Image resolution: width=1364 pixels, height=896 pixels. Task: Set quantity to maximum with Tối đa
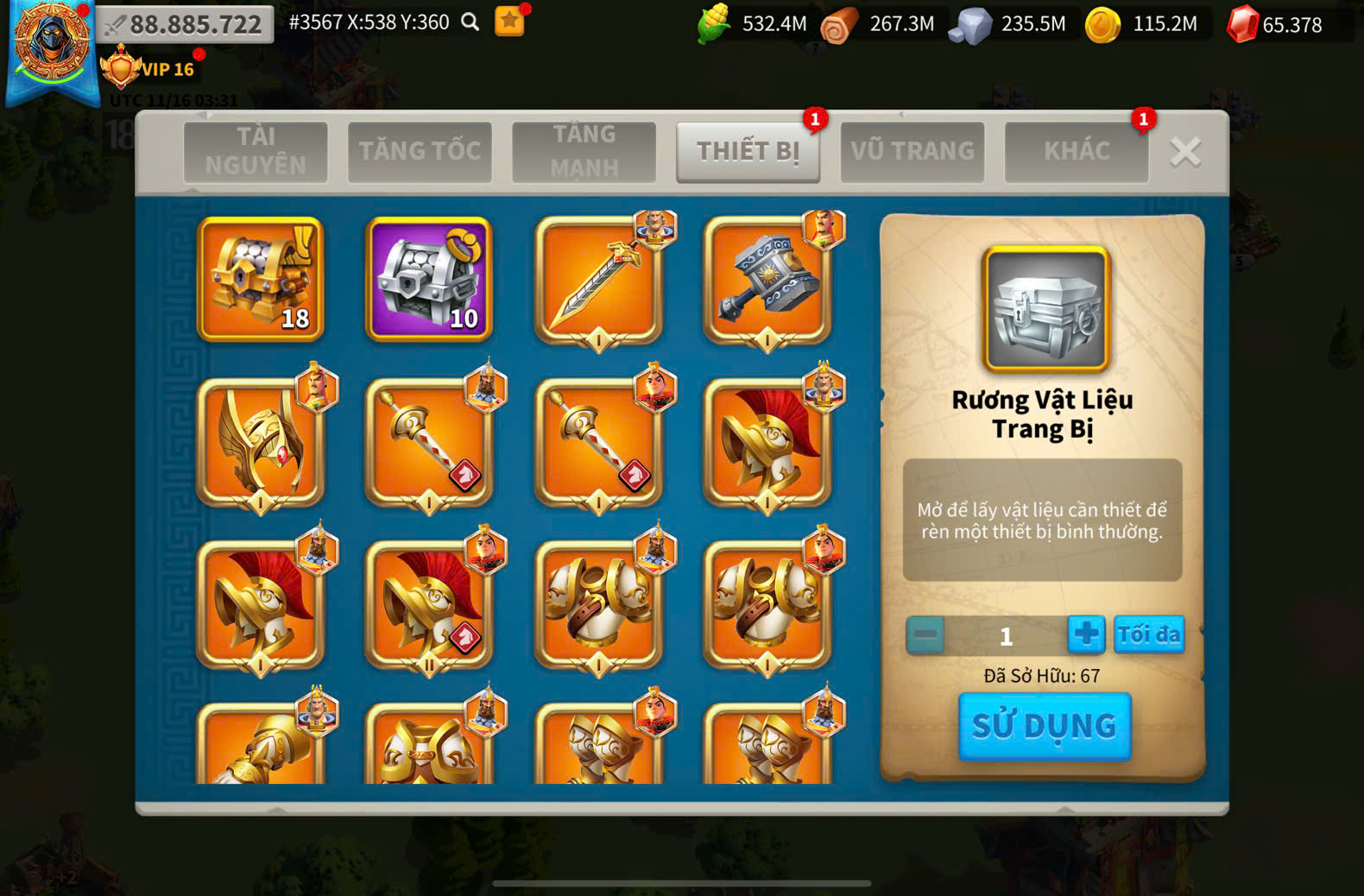1149,634
